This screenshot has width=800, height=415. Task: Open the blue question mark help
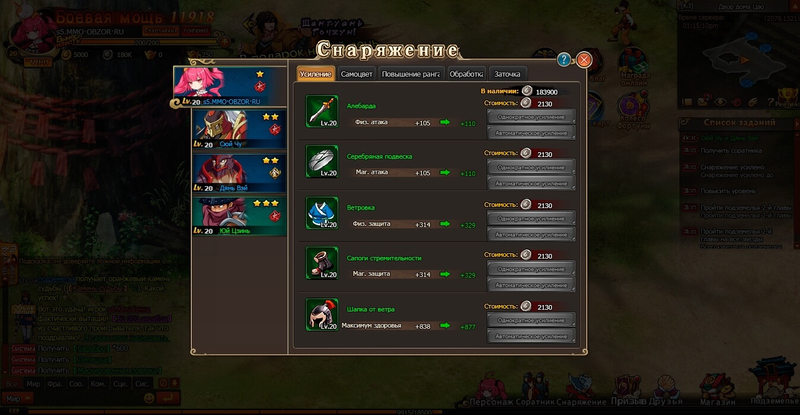[x=565, y=60]
